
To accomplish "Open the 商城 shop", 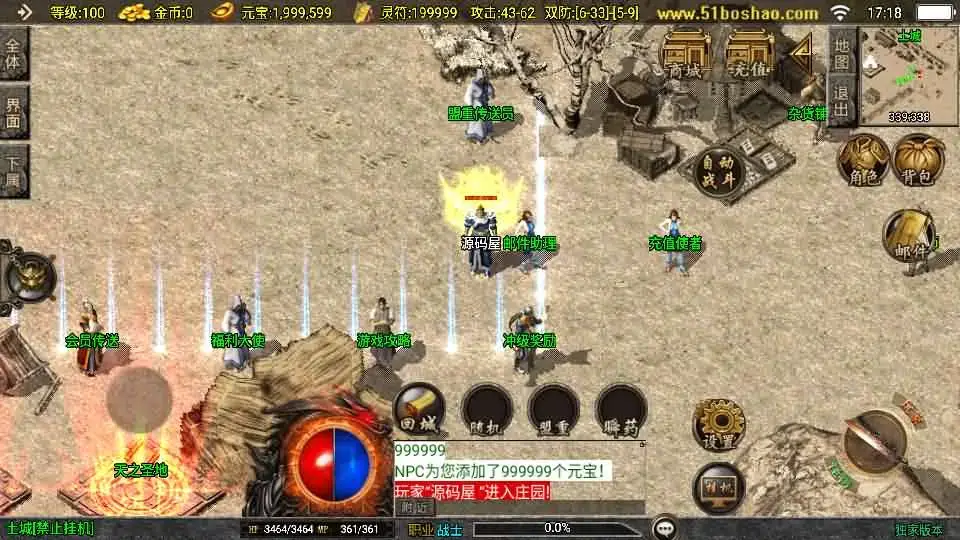I will click(x=685, y=53).
